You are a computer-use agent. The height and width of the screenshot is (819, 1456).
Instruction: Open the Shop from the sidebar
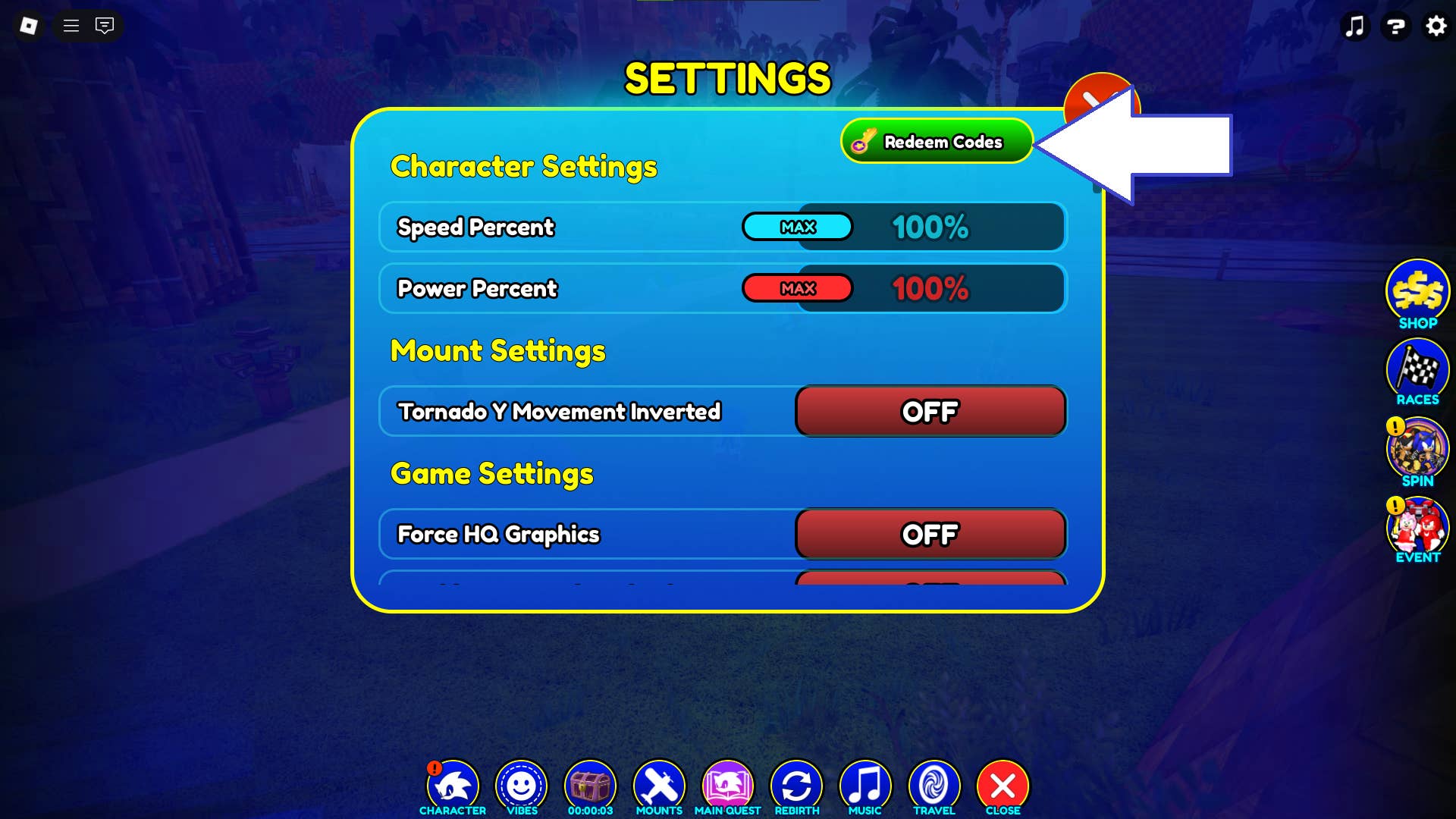[1417, 294]
